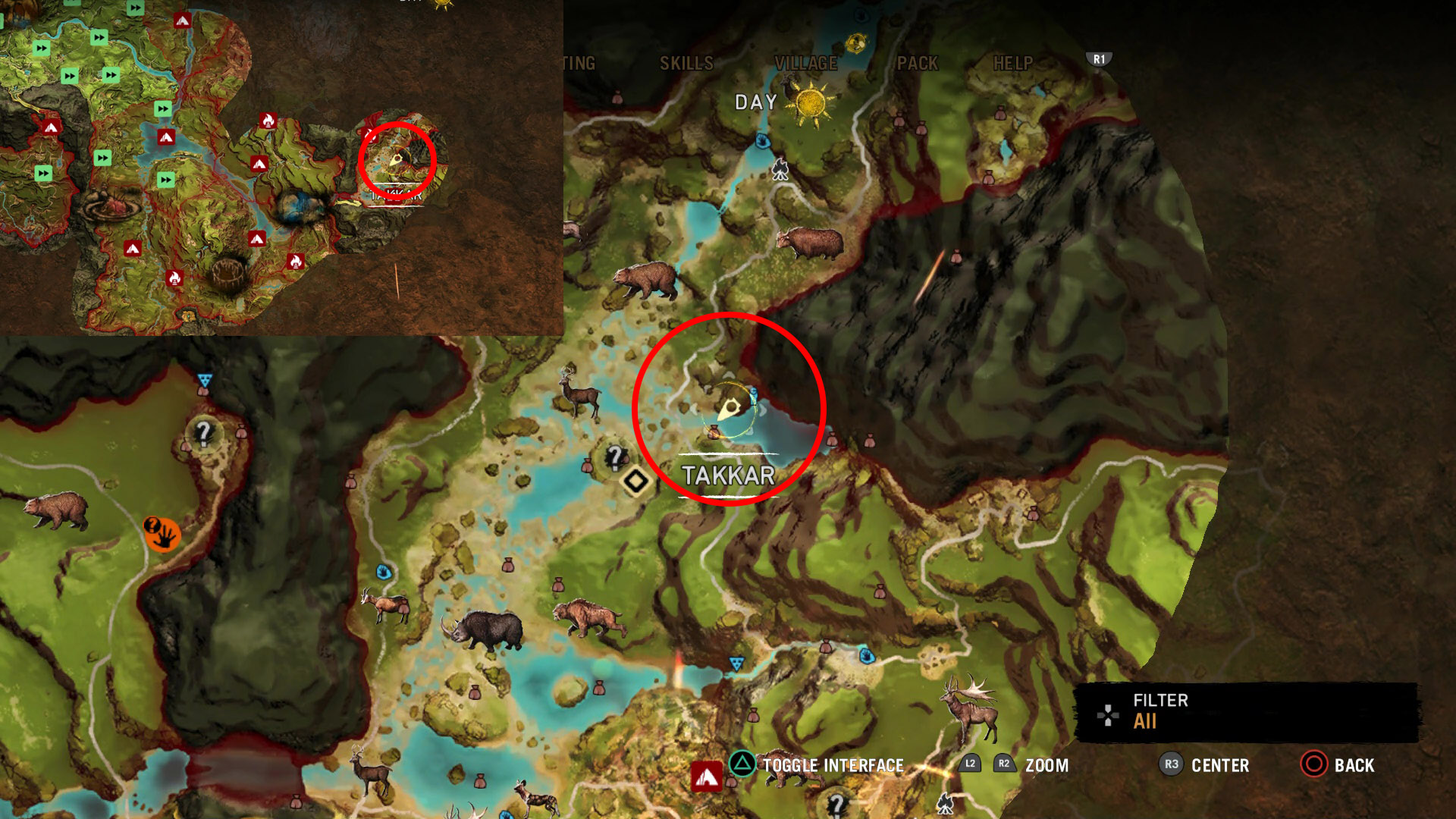Select the Pack tab
The width and height of the screenshot is (1456, 819).
(x=918, y=64)
